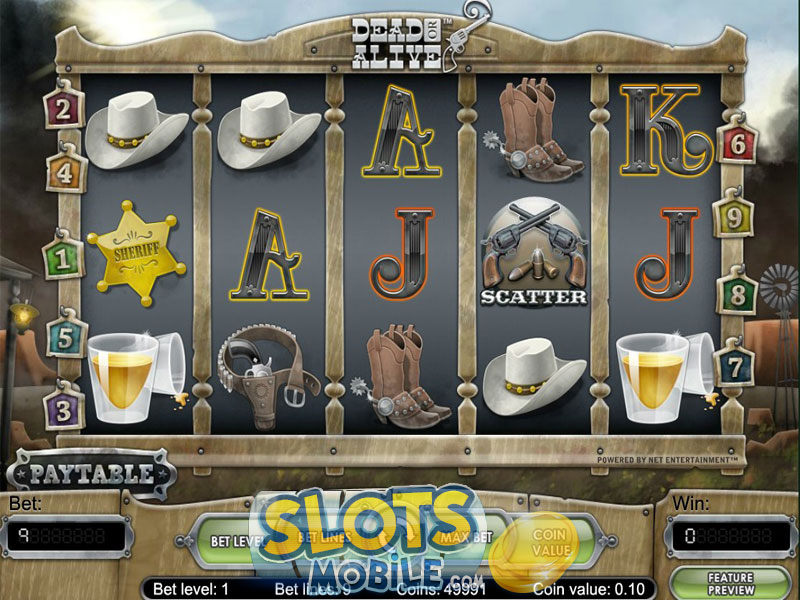Choose payline tag number 4

click(x=65, y=171)
